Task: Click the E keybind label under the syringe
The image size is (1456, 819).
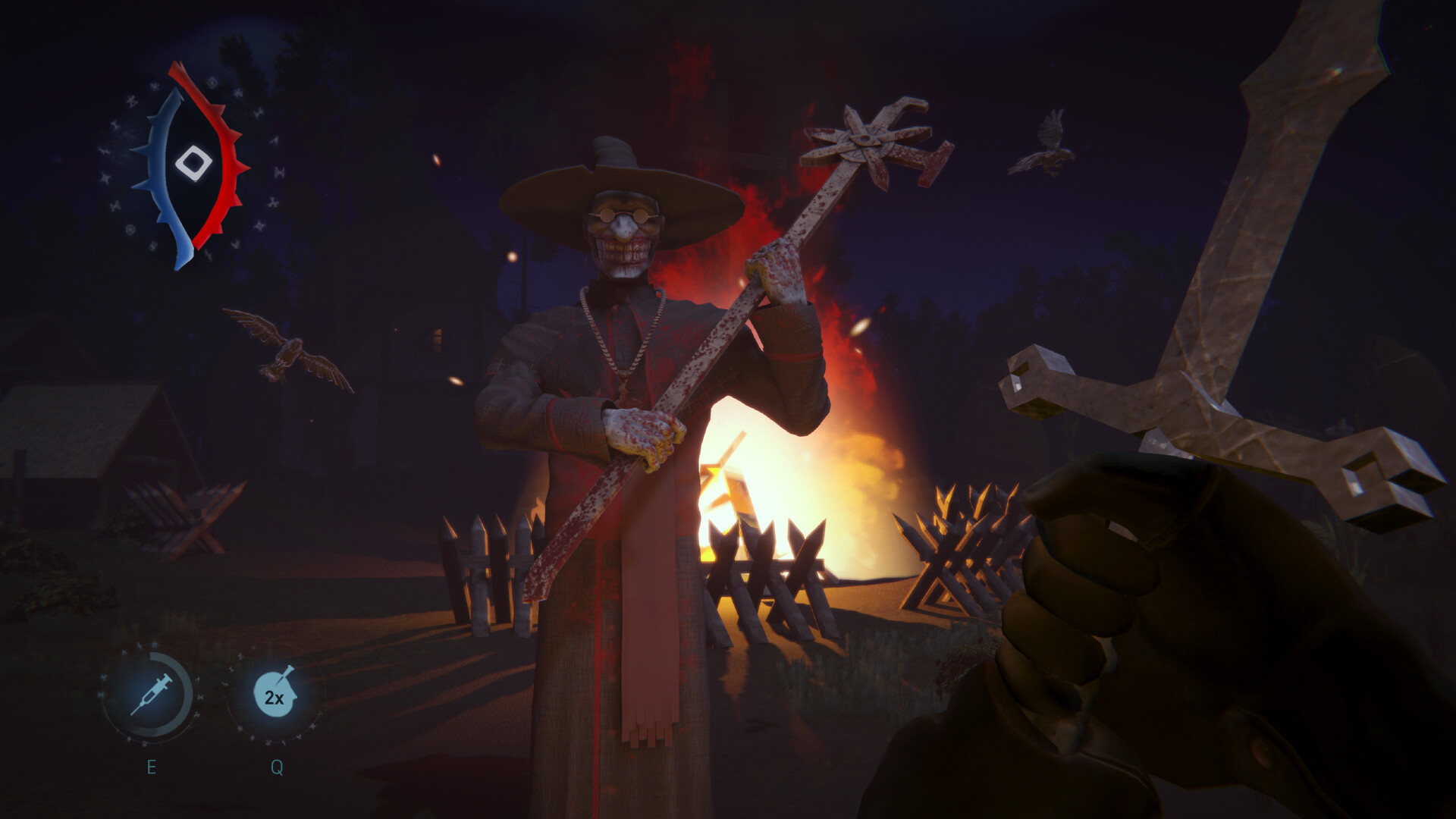Action: [152, 767]
